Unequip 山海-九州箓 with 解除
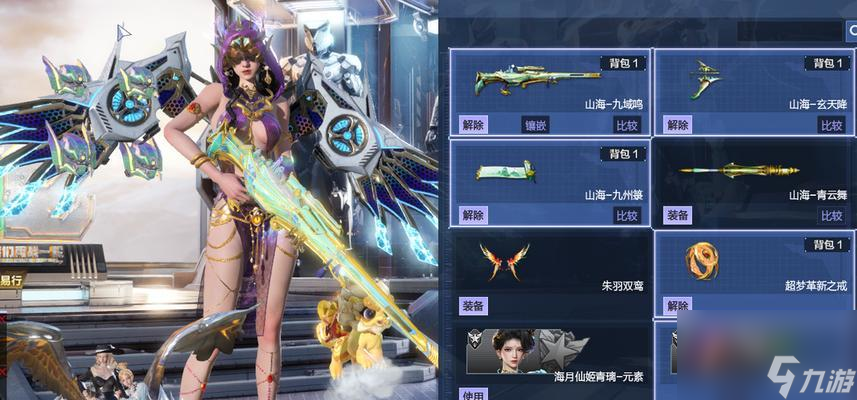 (473, 215)
